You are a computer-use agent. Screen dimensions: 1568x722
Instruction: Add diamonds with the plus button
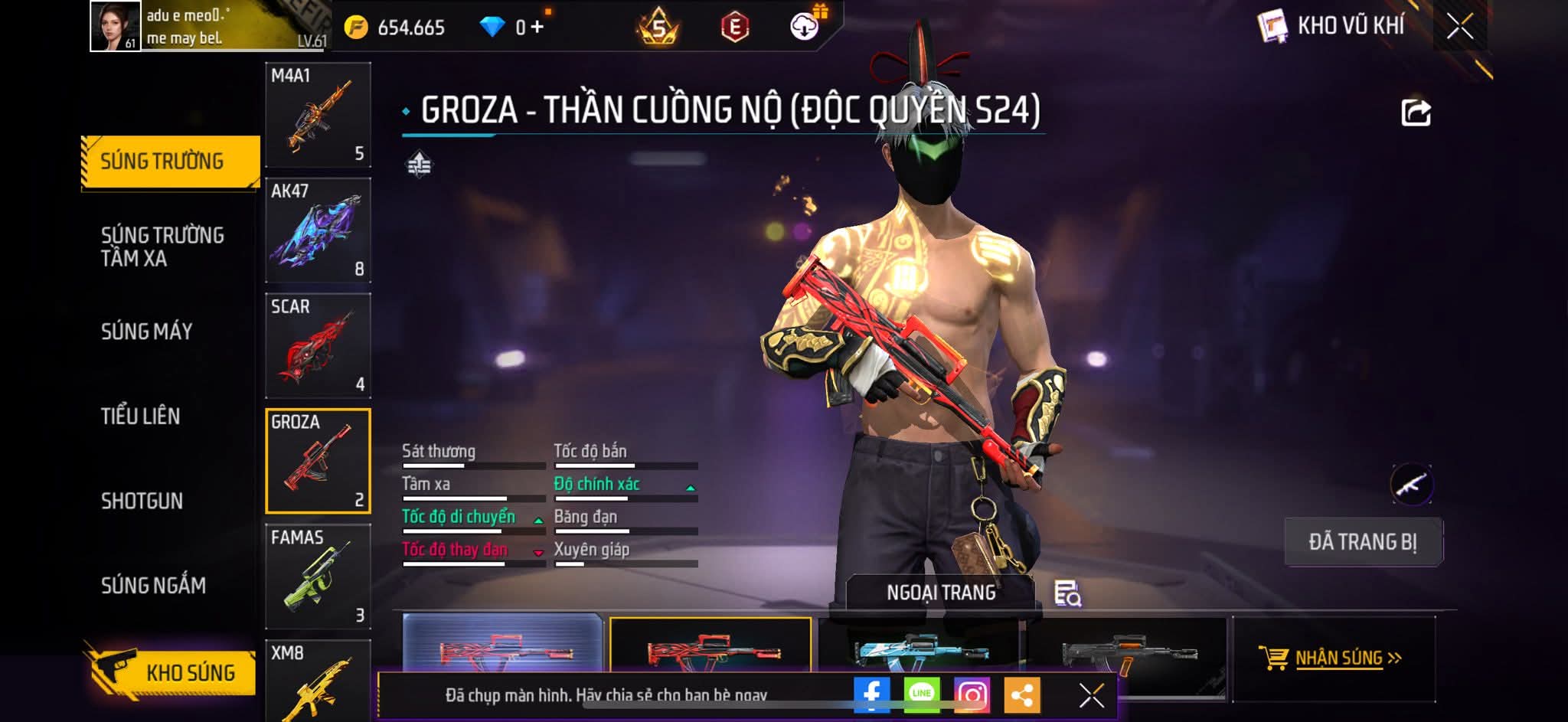537,28
